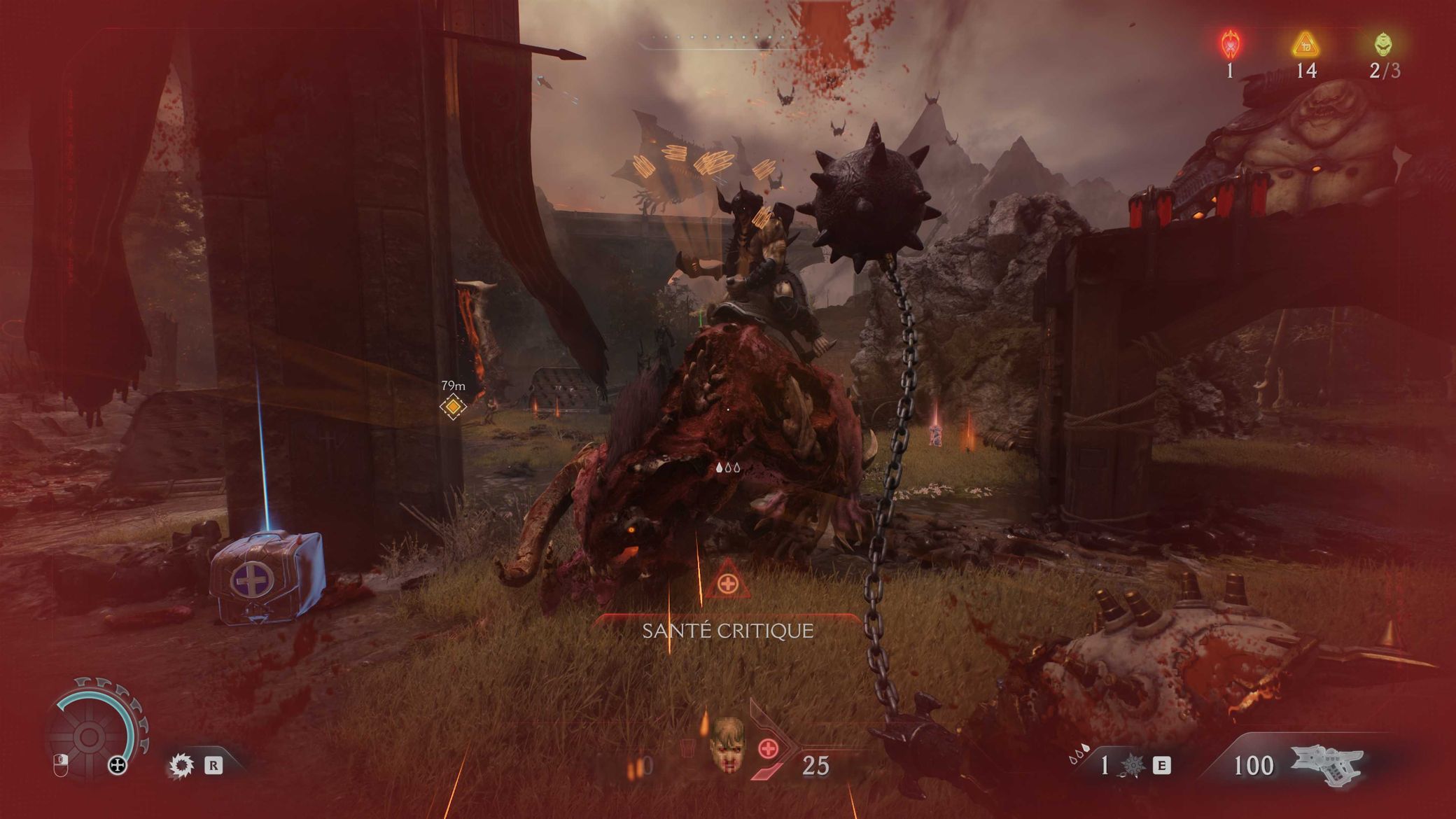1456x819 pixels.
Task: Click the green helmet lives icon
Action: pos(1383,45)
